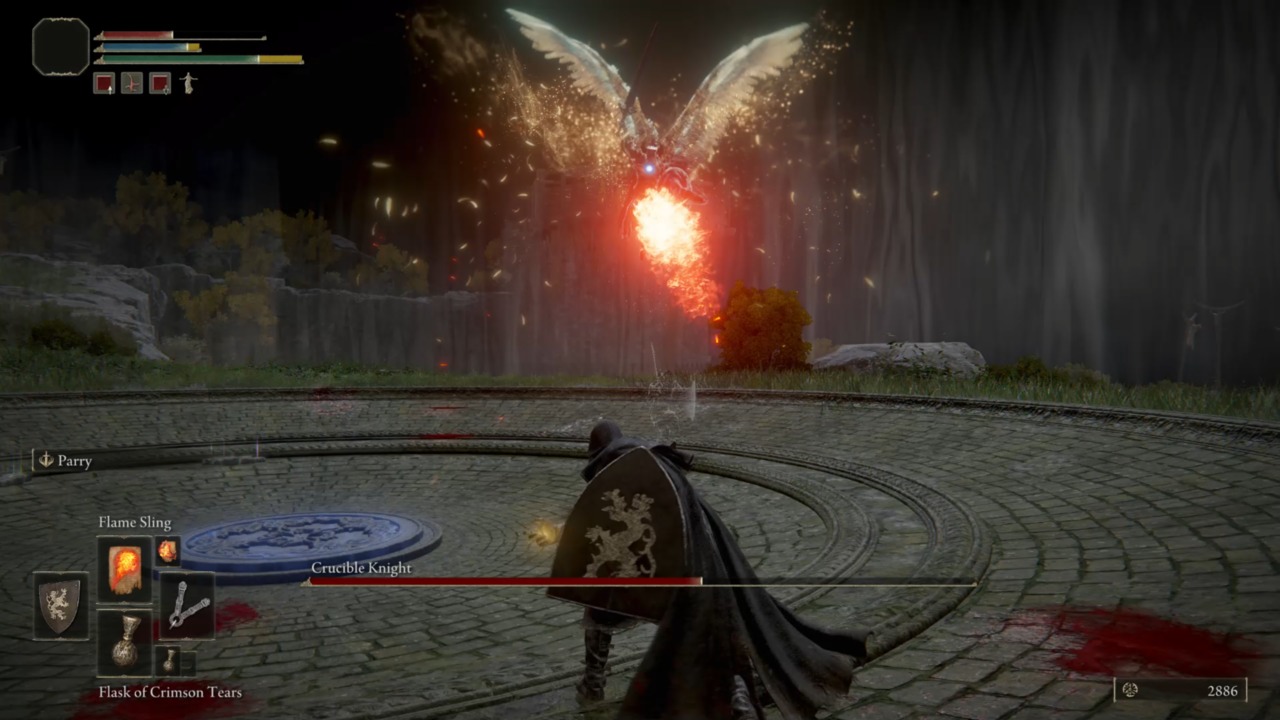This screenshot has width=1280, height=720.
Task: Select the lion shield icon in the left-hand slot
Action: [x=60, y=603]
